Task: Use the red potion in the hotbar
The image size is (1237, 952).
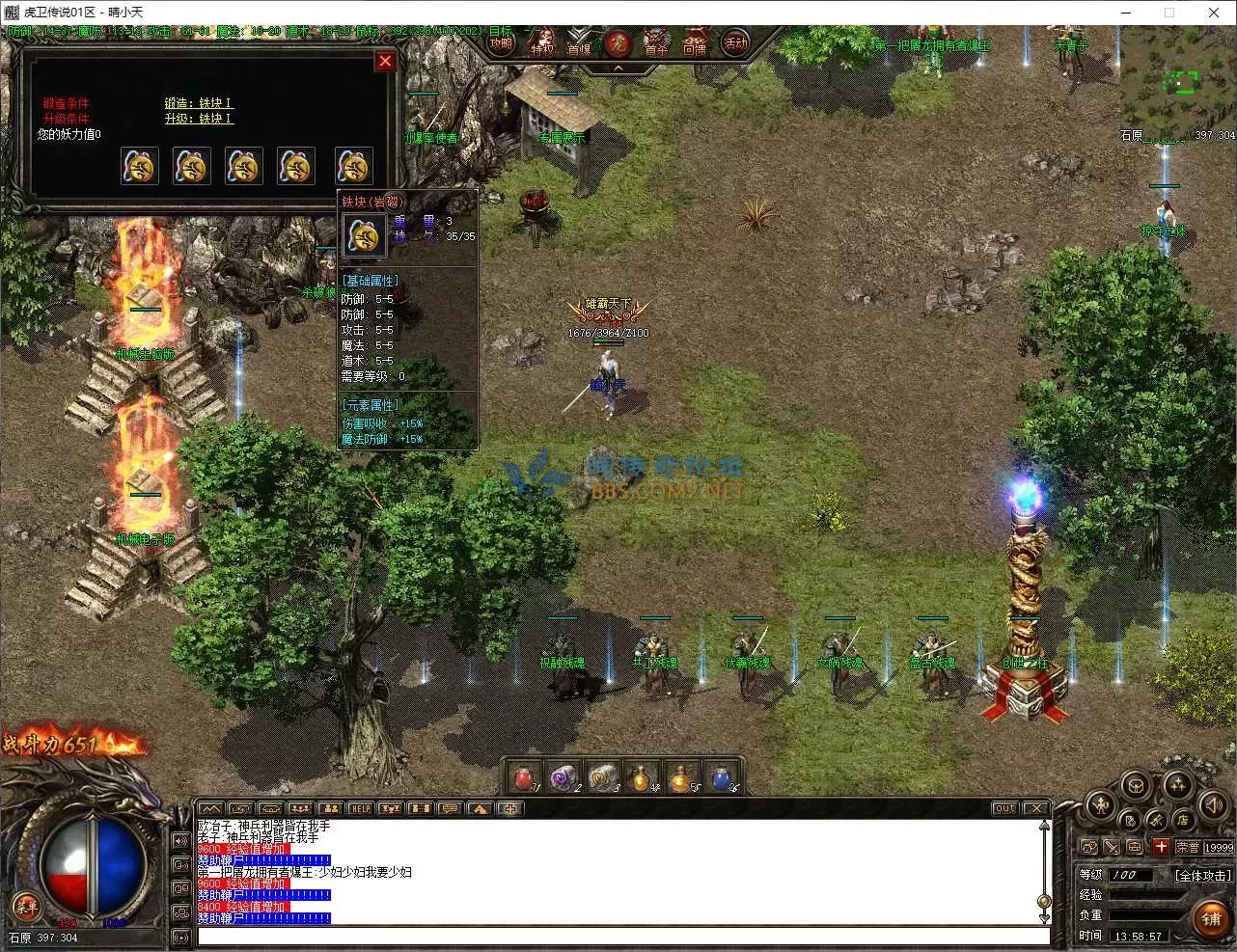Action: (524, 777)
